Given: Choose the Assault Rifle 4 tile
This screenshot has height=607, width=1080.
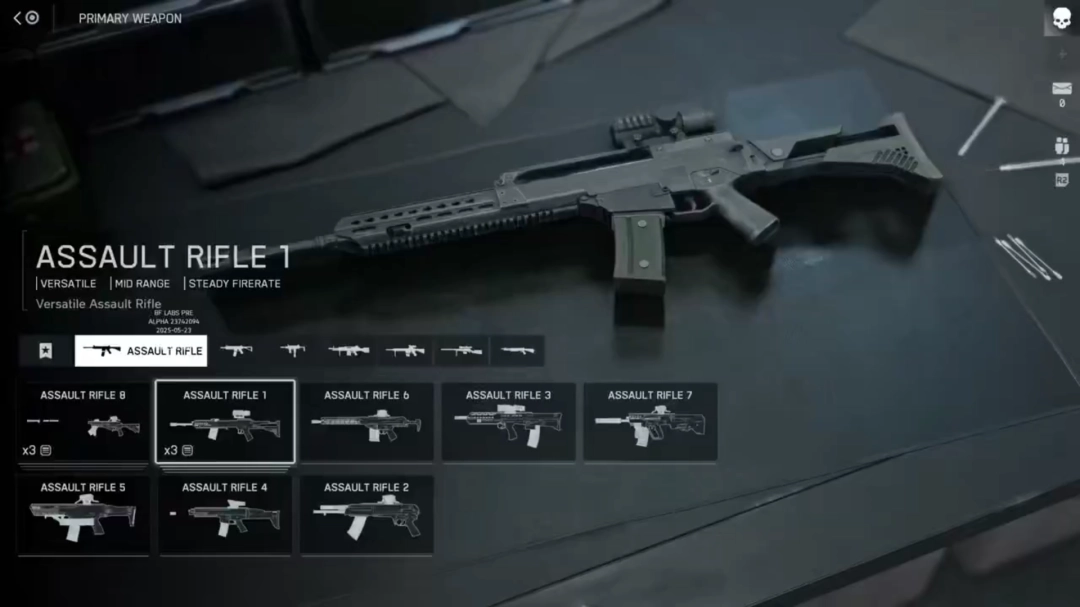Looking at the screenshot, I should [x=225, y=515].
